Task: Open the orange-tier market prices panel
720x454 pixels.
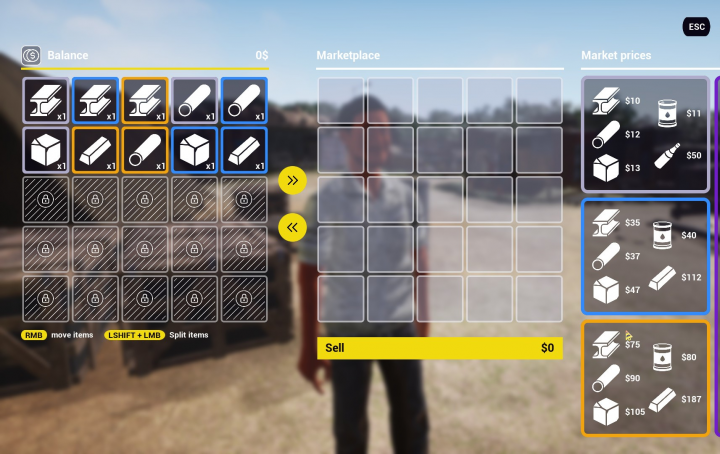Action: (645, 378)
